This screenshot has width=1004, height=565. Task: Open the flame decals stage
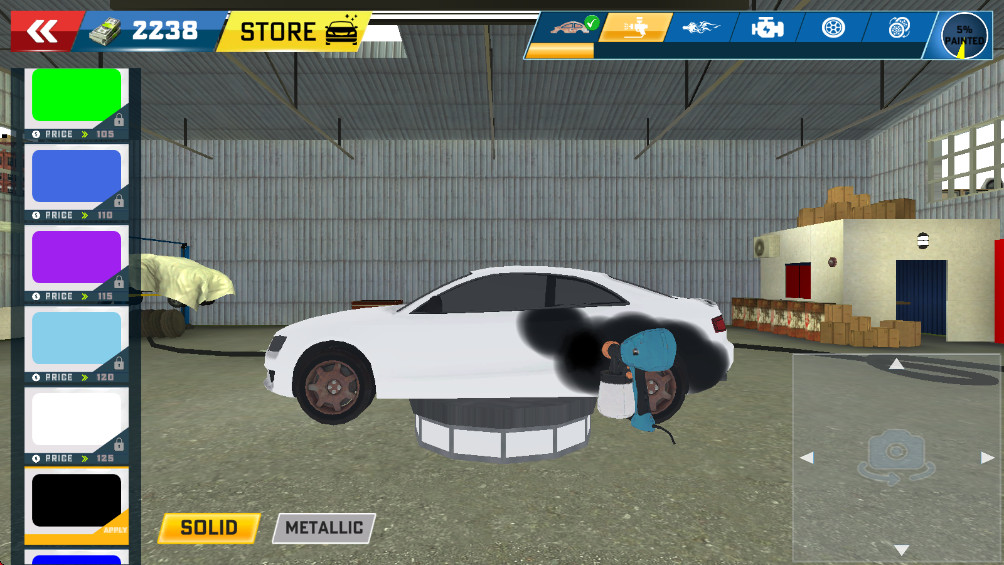coord(700,28)
